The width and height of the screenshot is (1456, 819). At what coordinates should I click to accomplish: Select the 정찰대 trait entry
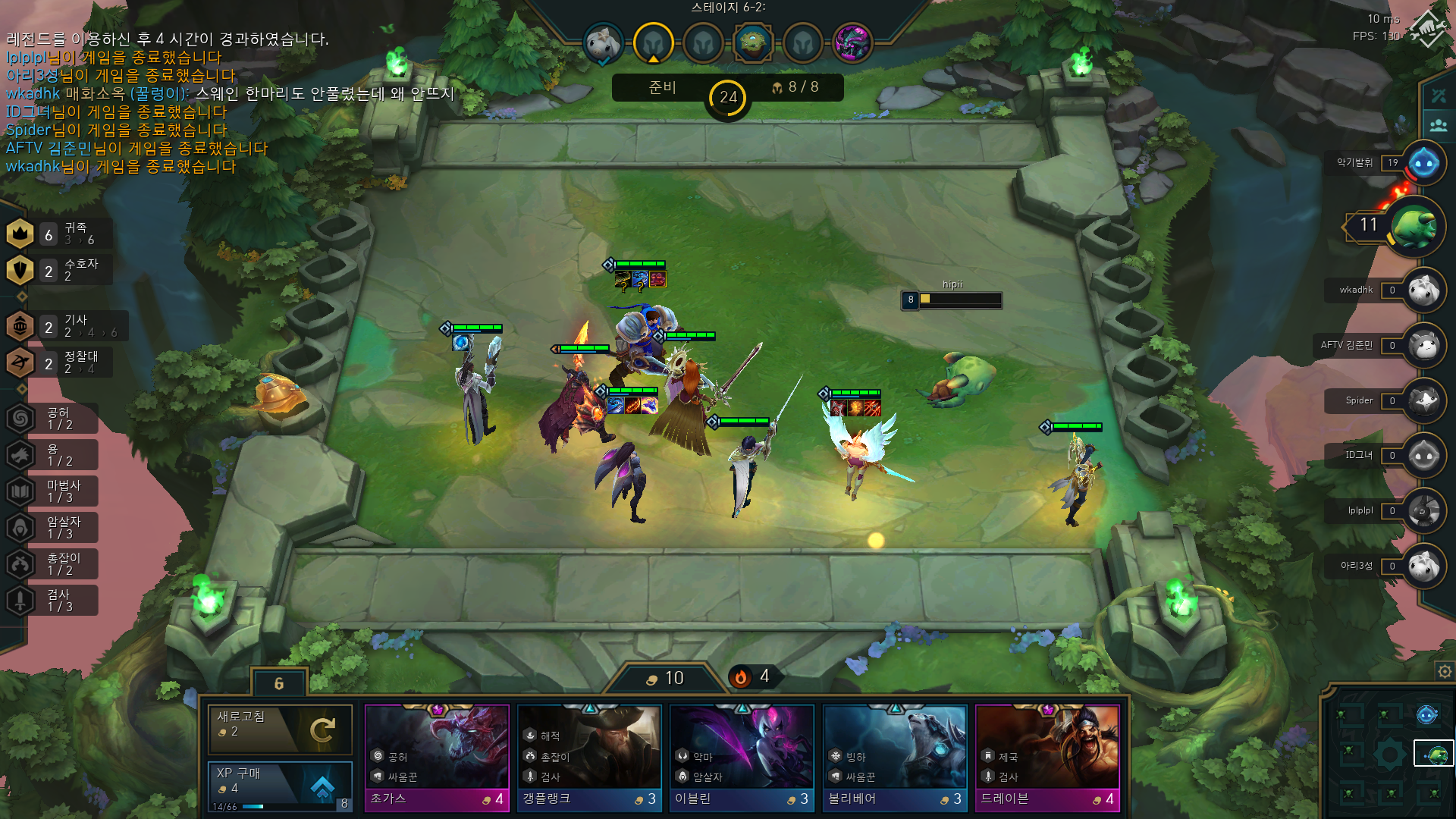click(59, 362)
